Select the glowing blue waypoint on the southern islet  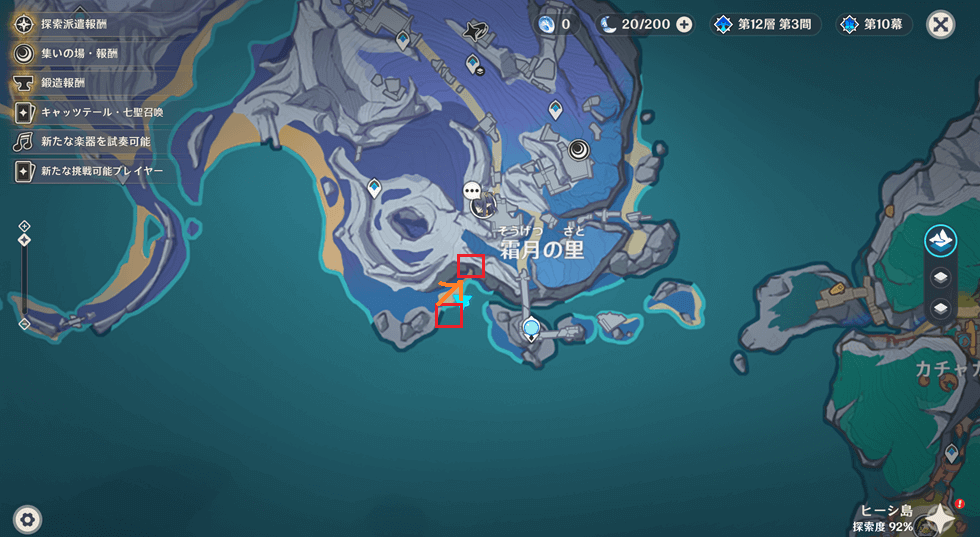(x=531, y=326)
